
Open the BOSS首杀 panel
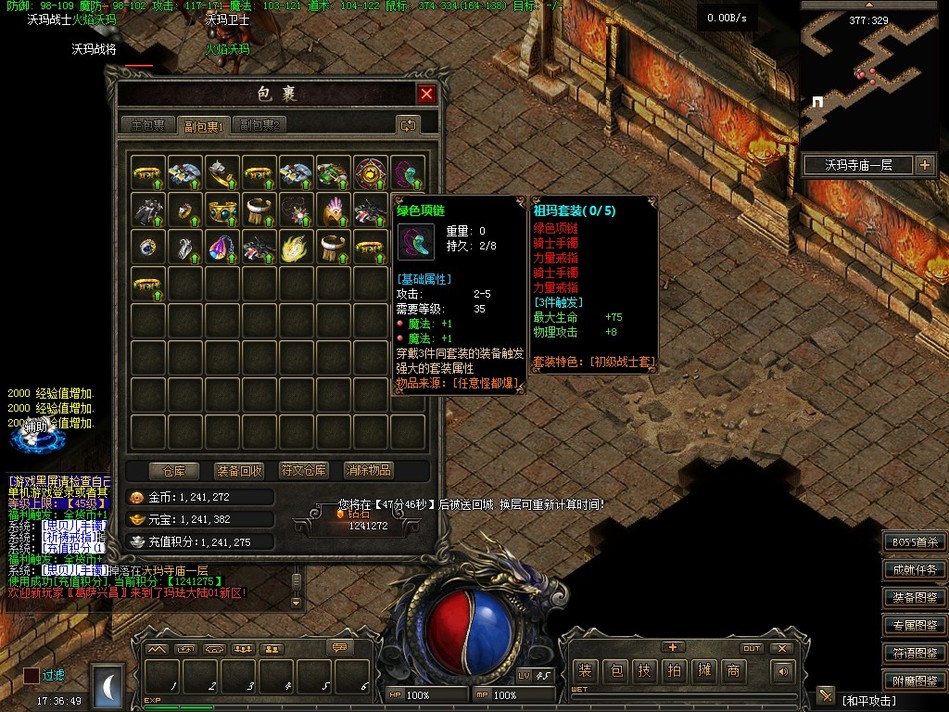(x=914, y=542)
